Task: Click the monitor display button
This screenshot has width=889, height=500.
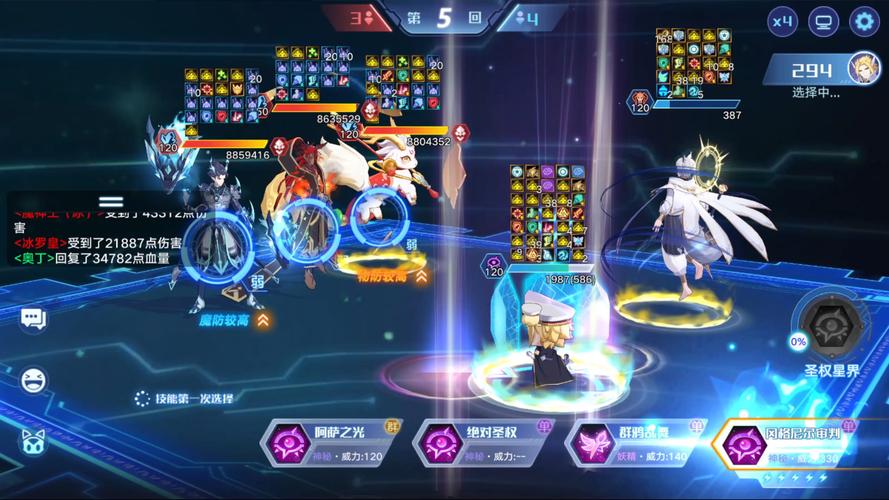Action: click(824, 21)
